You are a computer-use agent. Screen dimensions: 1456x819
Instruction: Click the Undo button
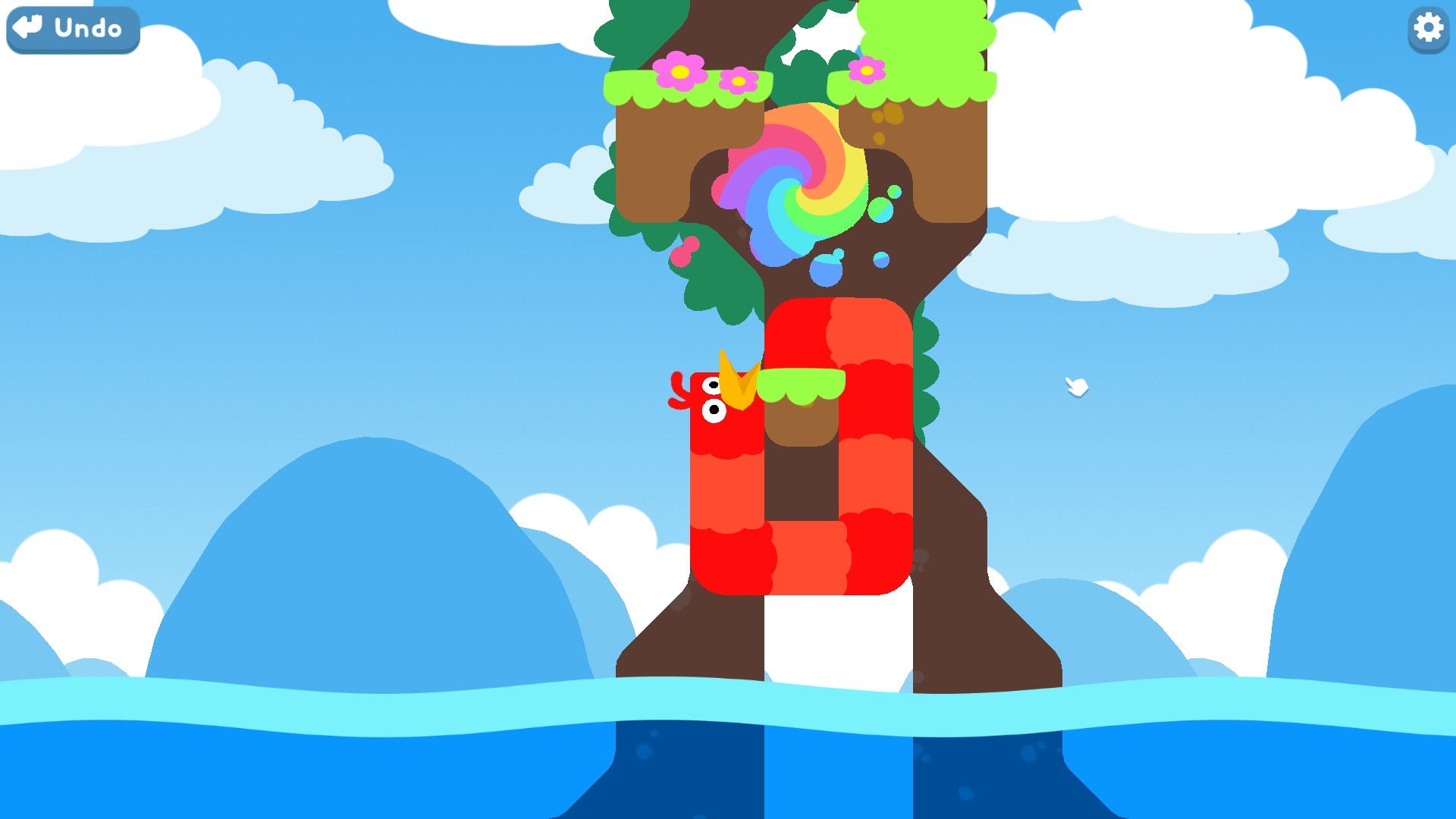pyautogui.click(x=72, y=30)
